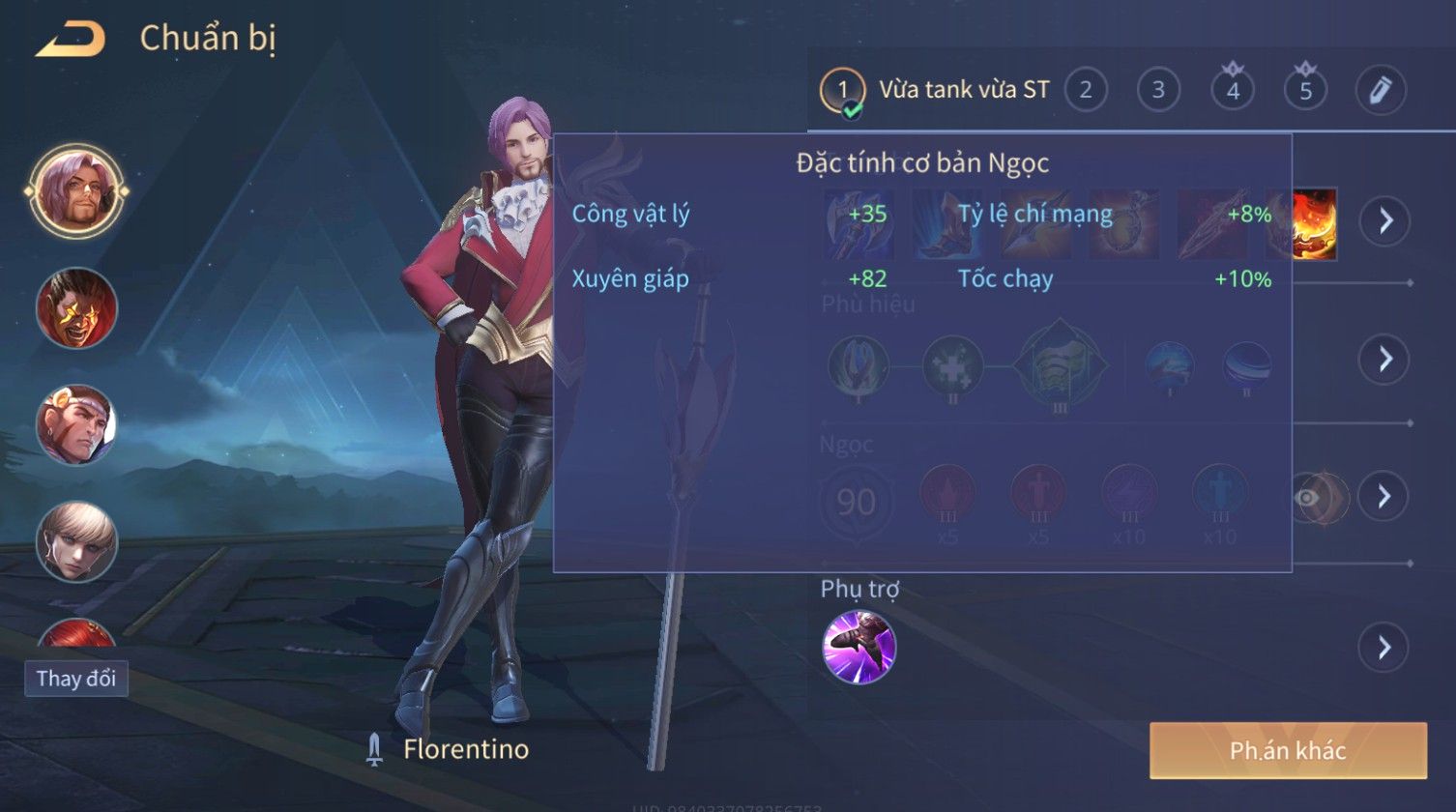
Task: Toggle the Ngọc eye visibility icon
Action: point(1307,498)
